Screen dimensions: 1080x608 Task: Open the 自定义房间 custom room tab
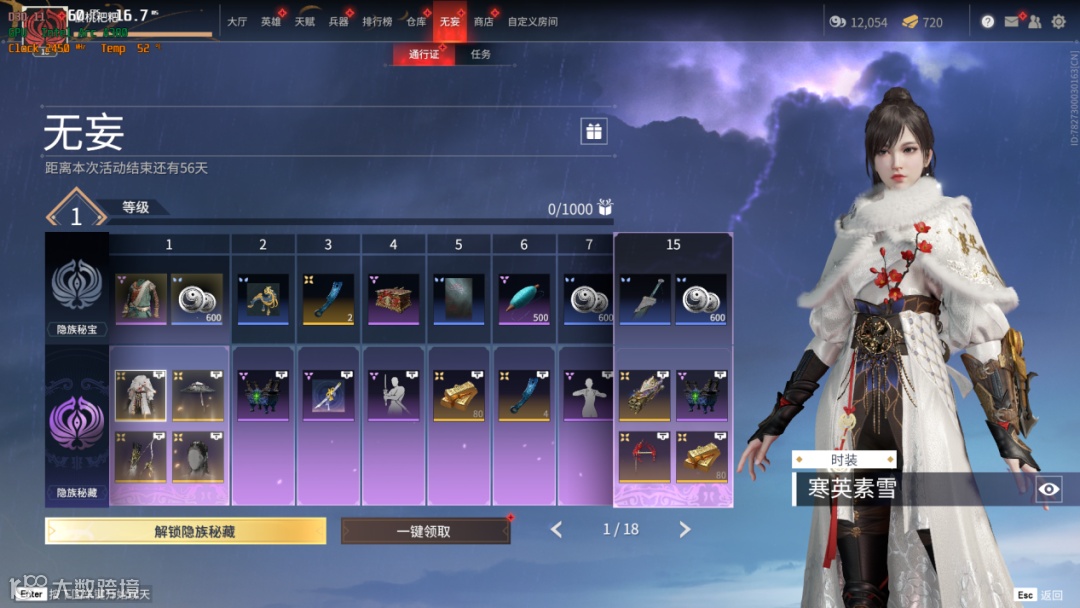(532, 21)
